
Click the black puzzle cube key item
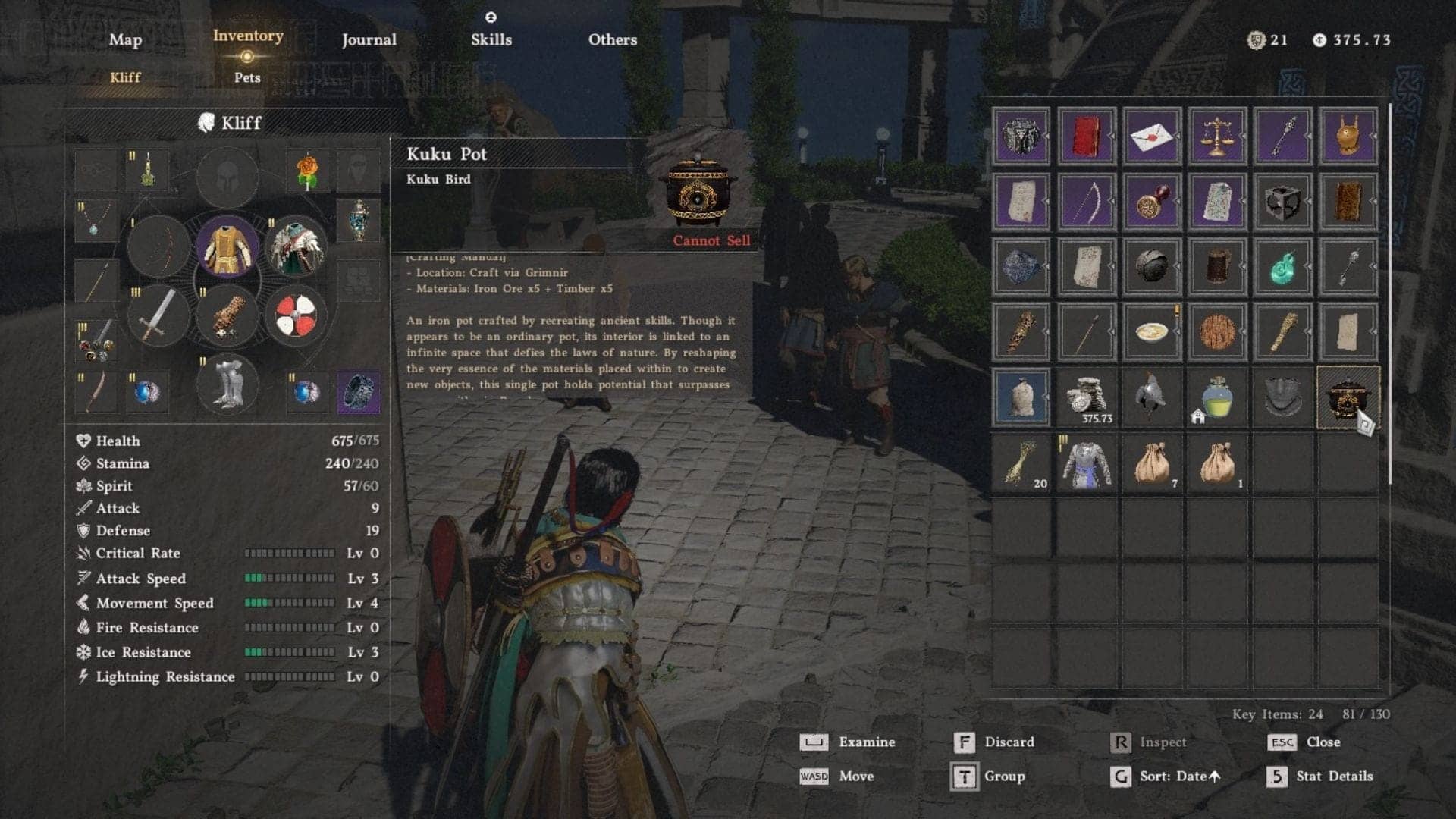pos(1282,202)
